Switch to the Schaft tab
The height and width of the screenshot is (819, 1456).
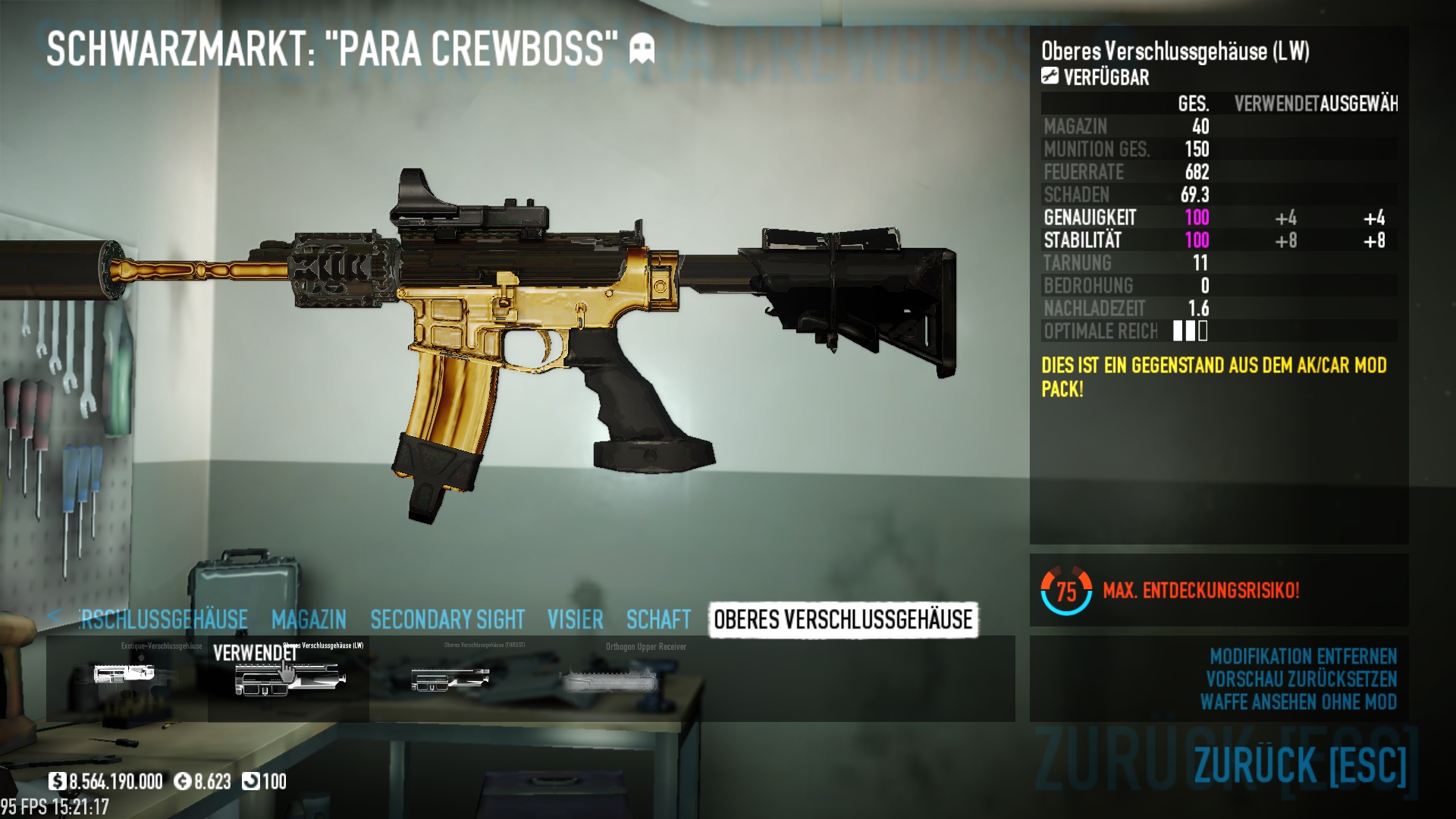[658, 620]
